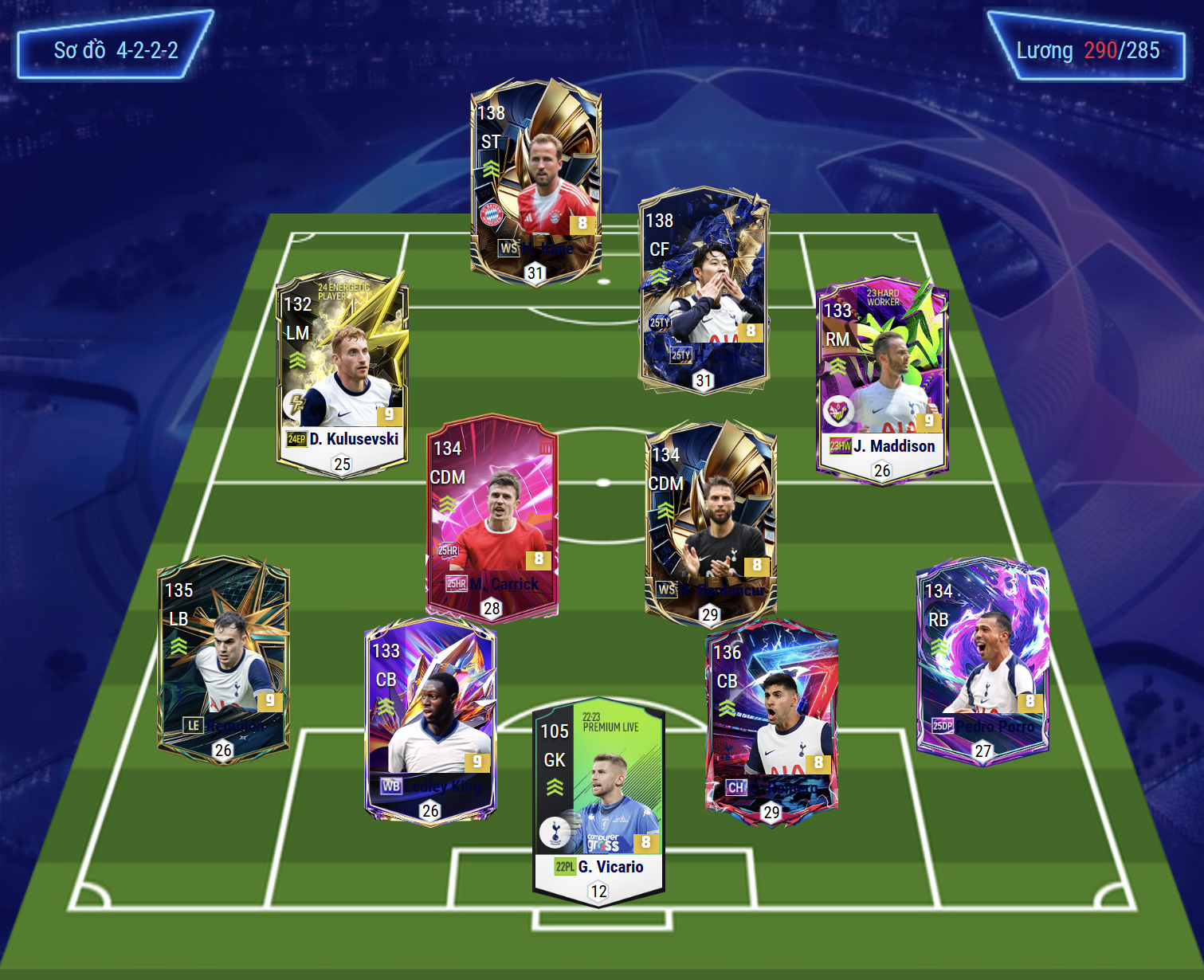Choose the G. Vicario goalkeeper card
This screenshot has height=980, width=1204.
(598, 803)
